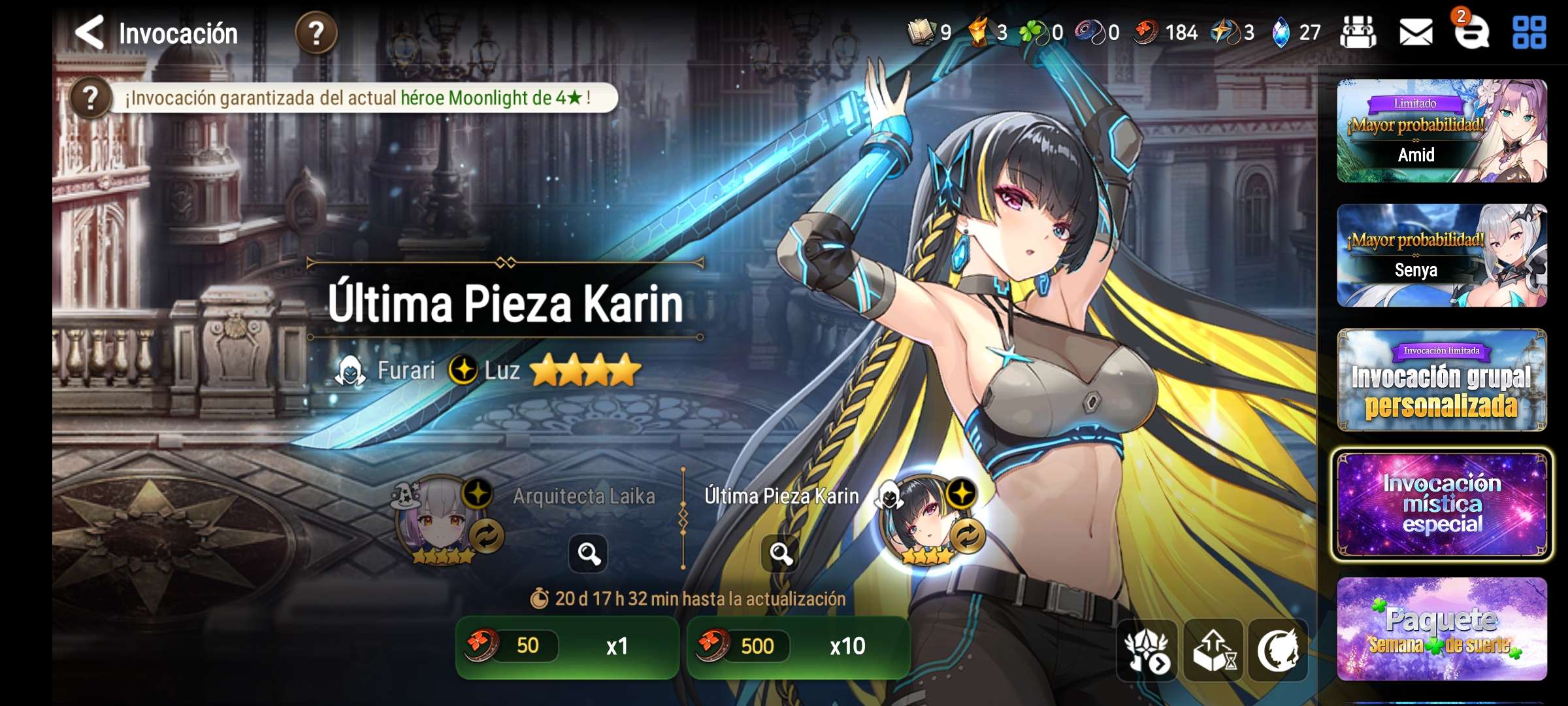Screen dimensions: 1568x706
Task: Select the Invocación mística especial banner
Action: [1441, 504]
